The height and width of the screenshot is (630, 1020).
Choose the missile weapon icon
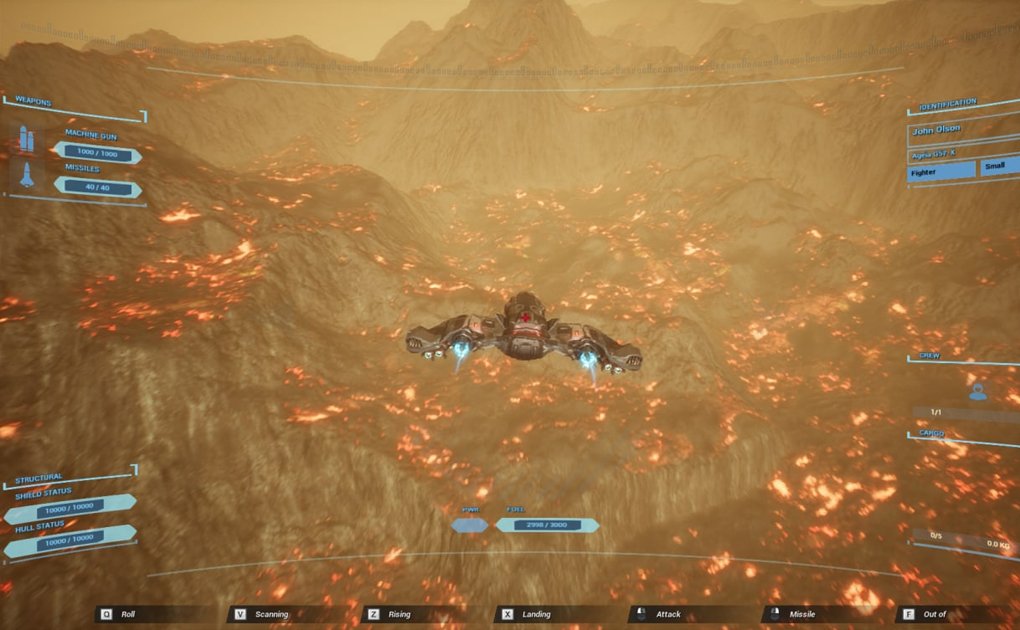pos(27,174)
